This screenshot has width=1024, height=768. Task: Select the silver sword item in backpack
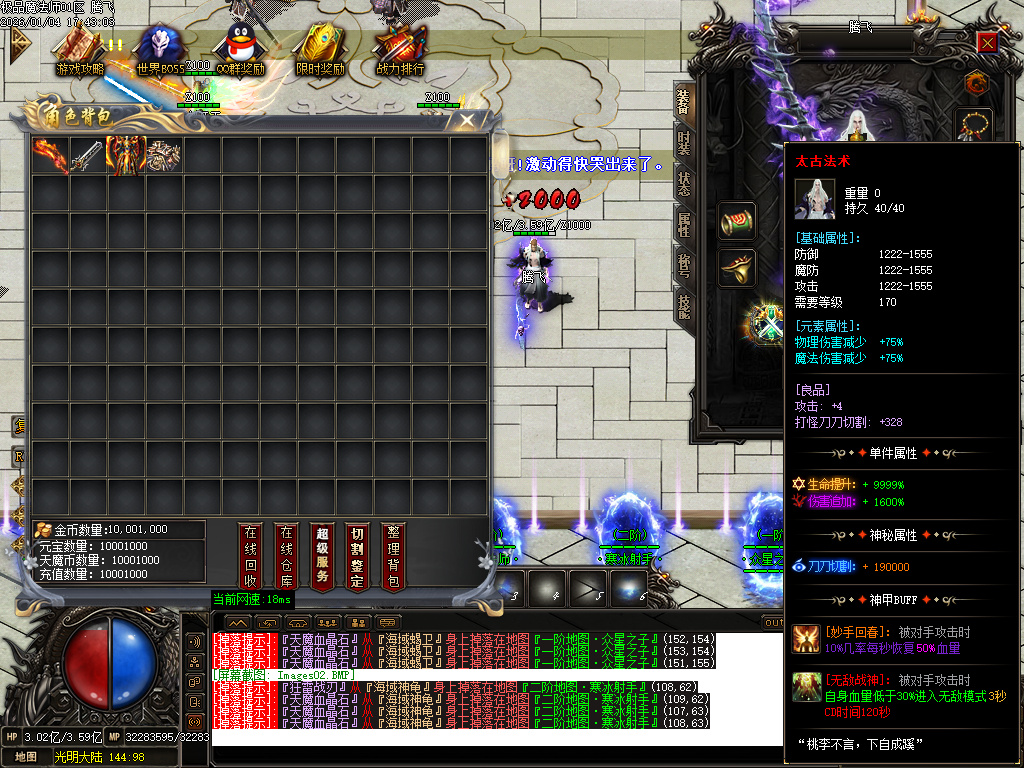coord(88,155)
